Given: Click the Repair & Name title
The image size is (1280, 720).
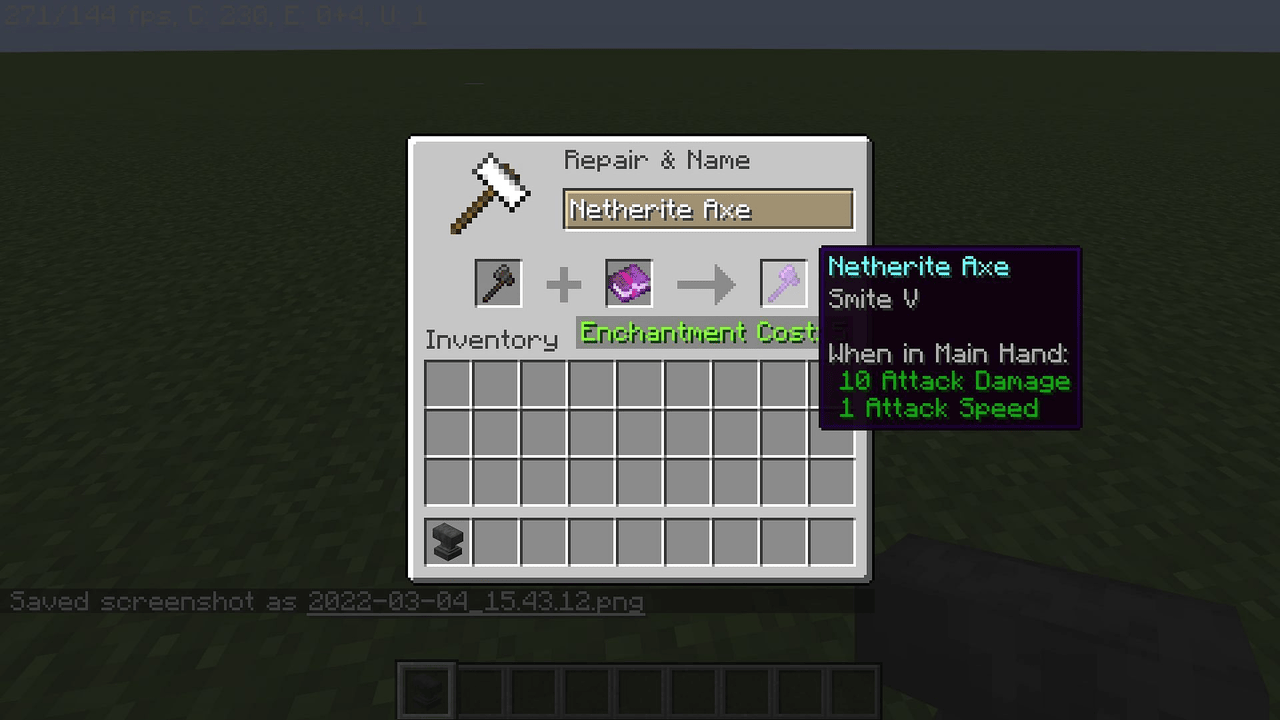Looking at the screenshot, I should tap(657, 160).
